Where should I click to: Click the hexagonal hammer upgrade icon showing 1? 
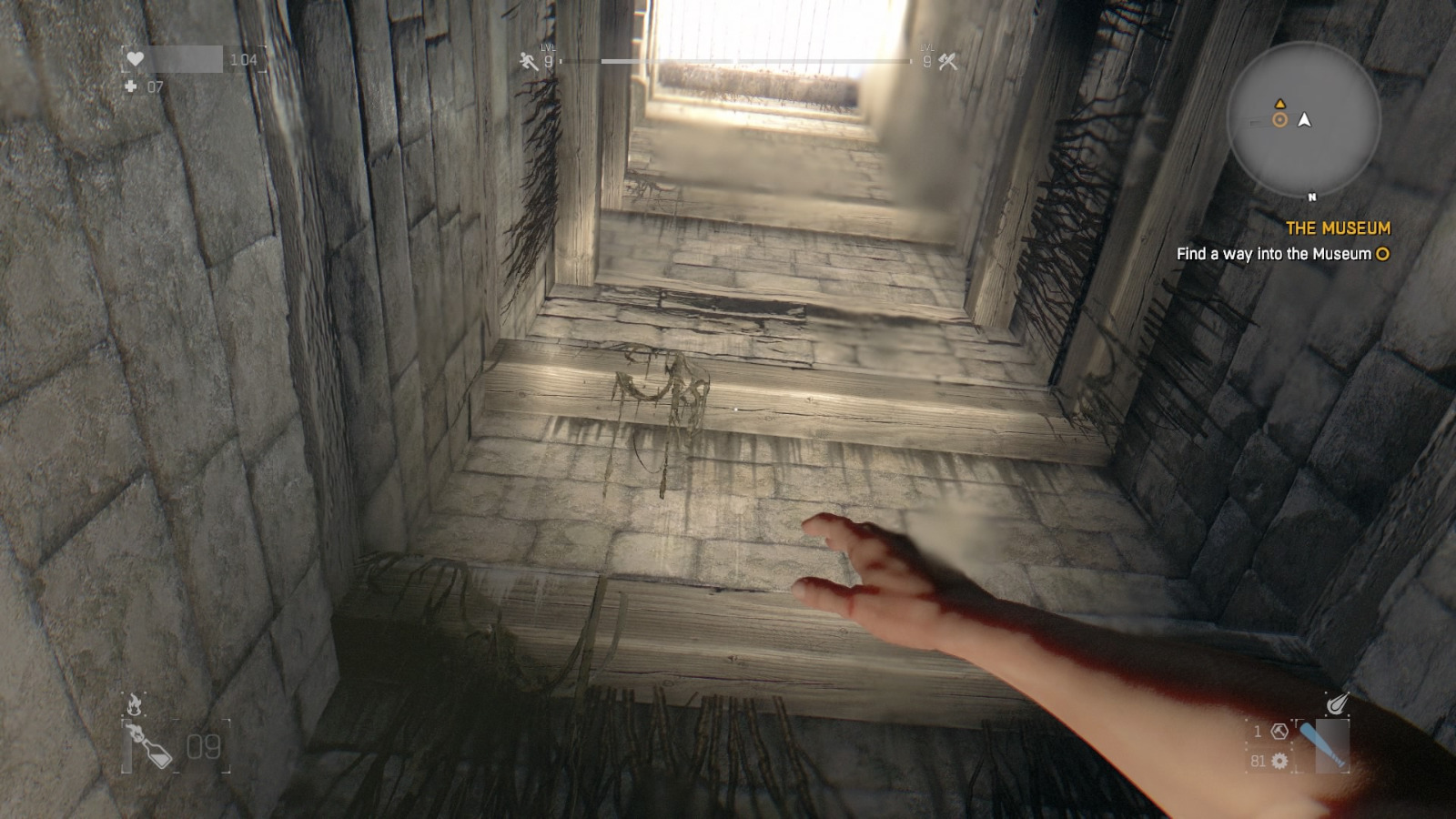pos(1279,731)
